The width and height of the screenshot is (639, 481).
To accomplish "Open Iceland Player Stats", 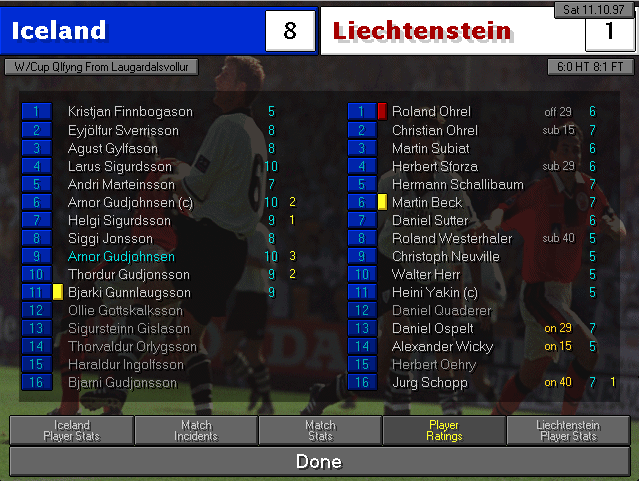I will point(71,431).
